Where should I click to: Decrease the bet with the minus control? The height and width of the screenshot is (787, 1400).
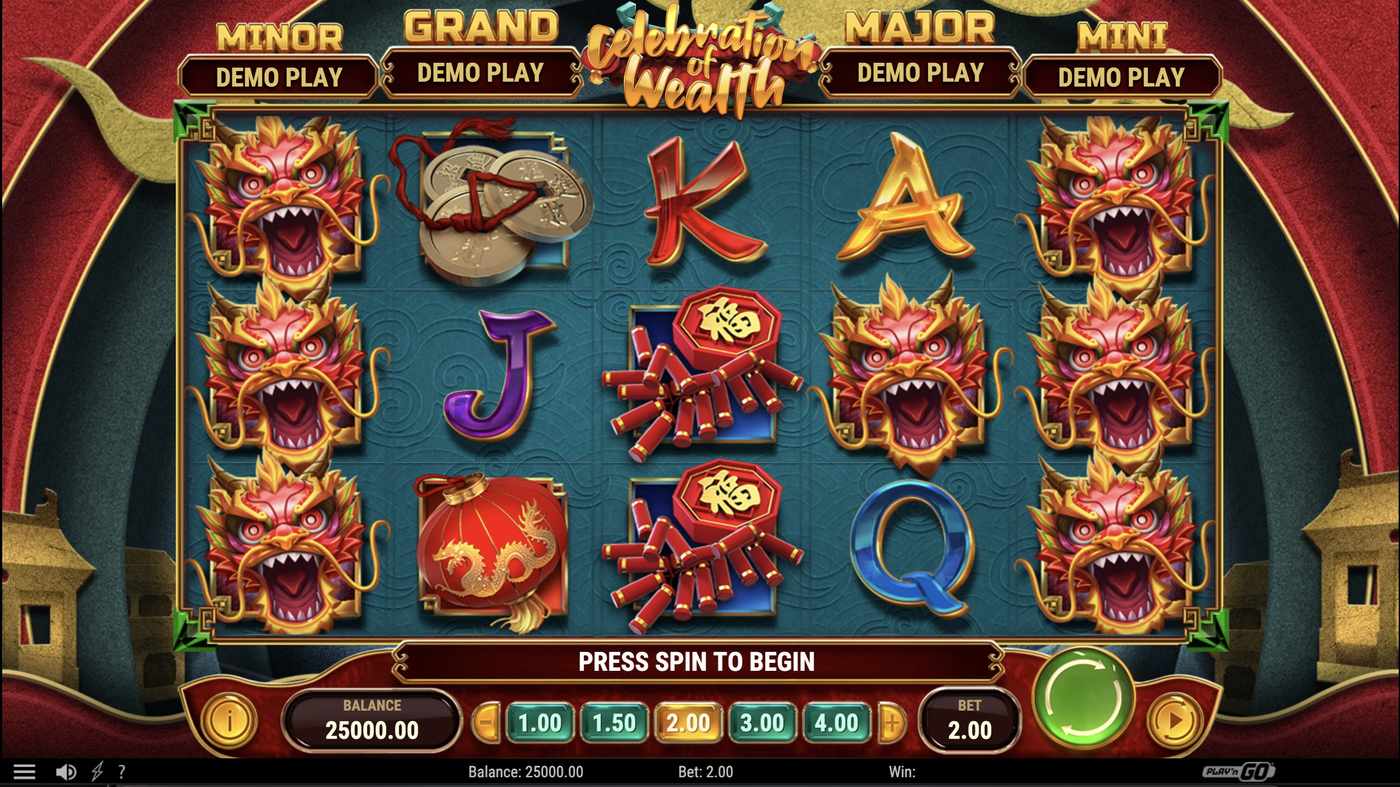pos(489,720)
